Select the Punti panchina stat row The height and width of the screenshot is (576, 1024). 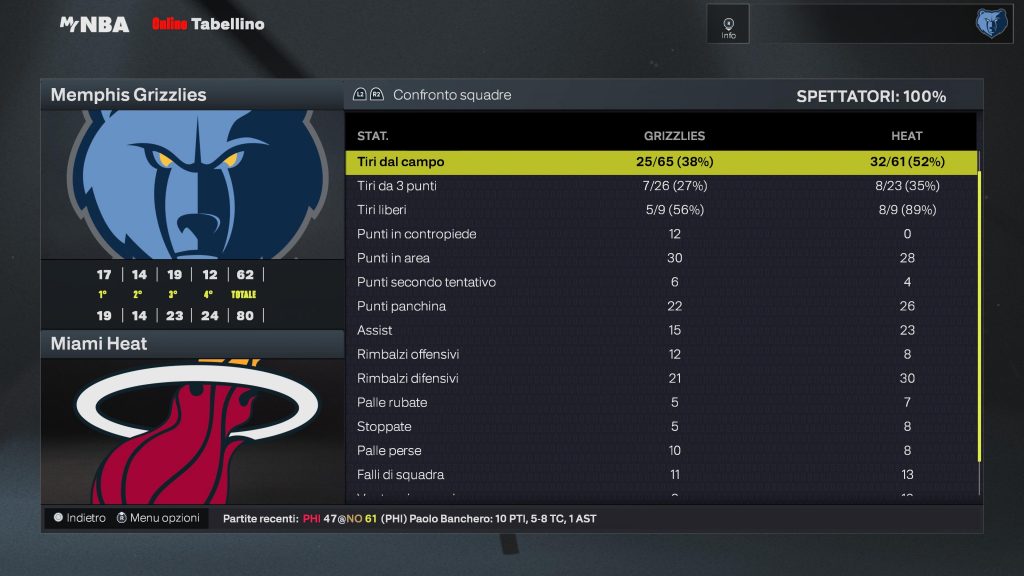(x=660, y=306)
